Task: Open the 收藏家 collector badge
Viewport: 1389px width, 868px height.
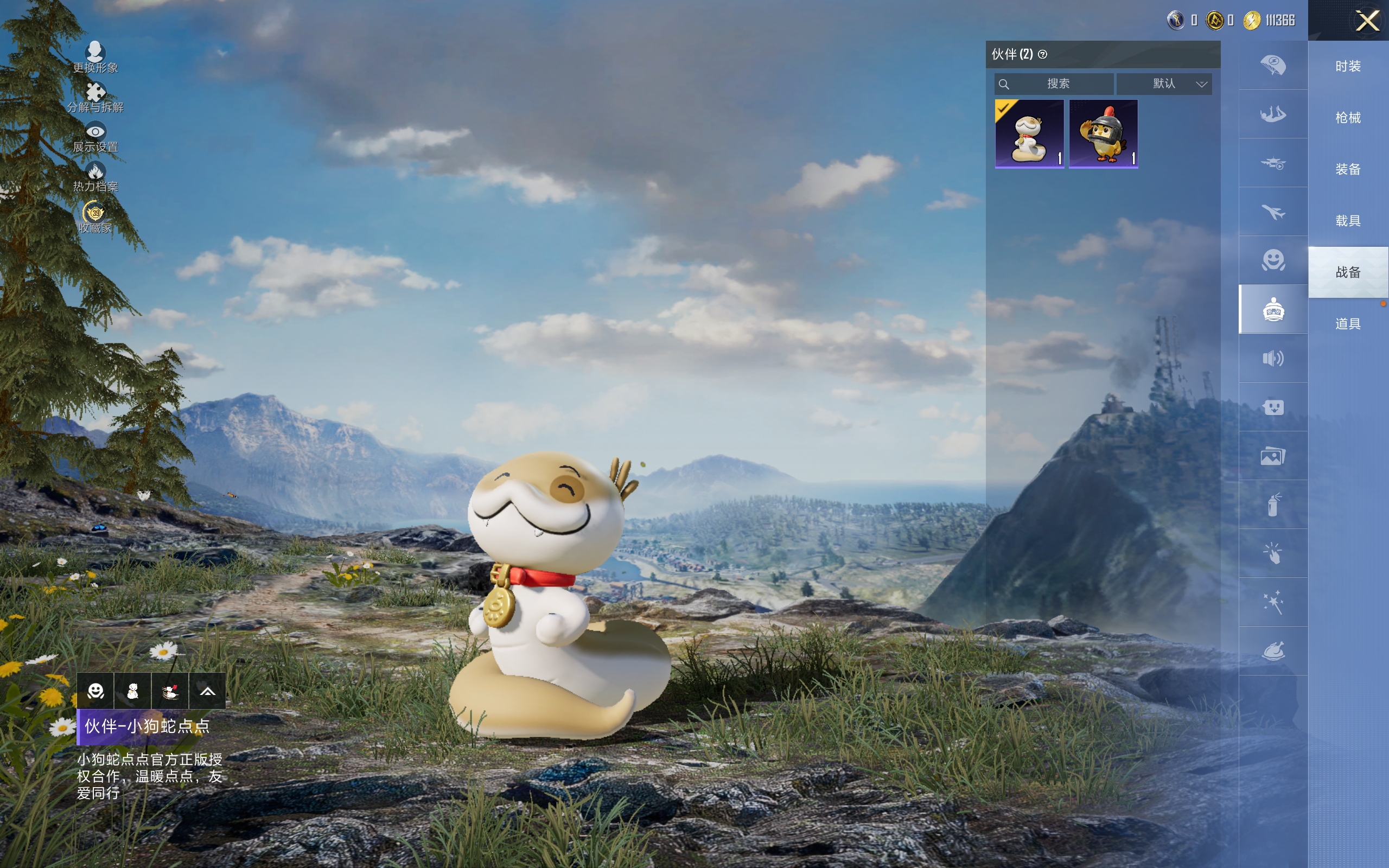Action: coord(95,218)
